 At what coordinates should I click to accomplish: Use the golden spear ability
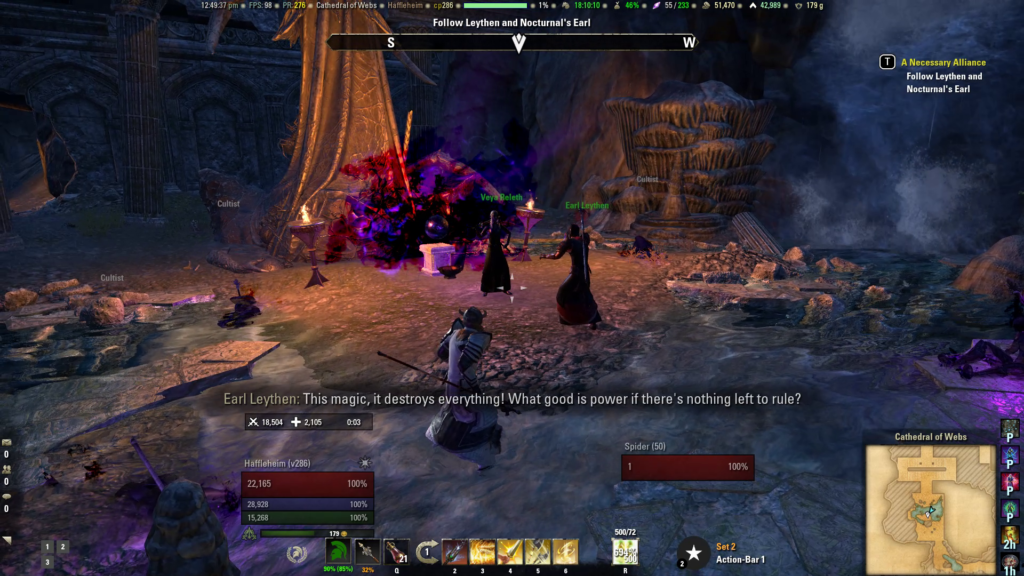(x=510, y=551)
